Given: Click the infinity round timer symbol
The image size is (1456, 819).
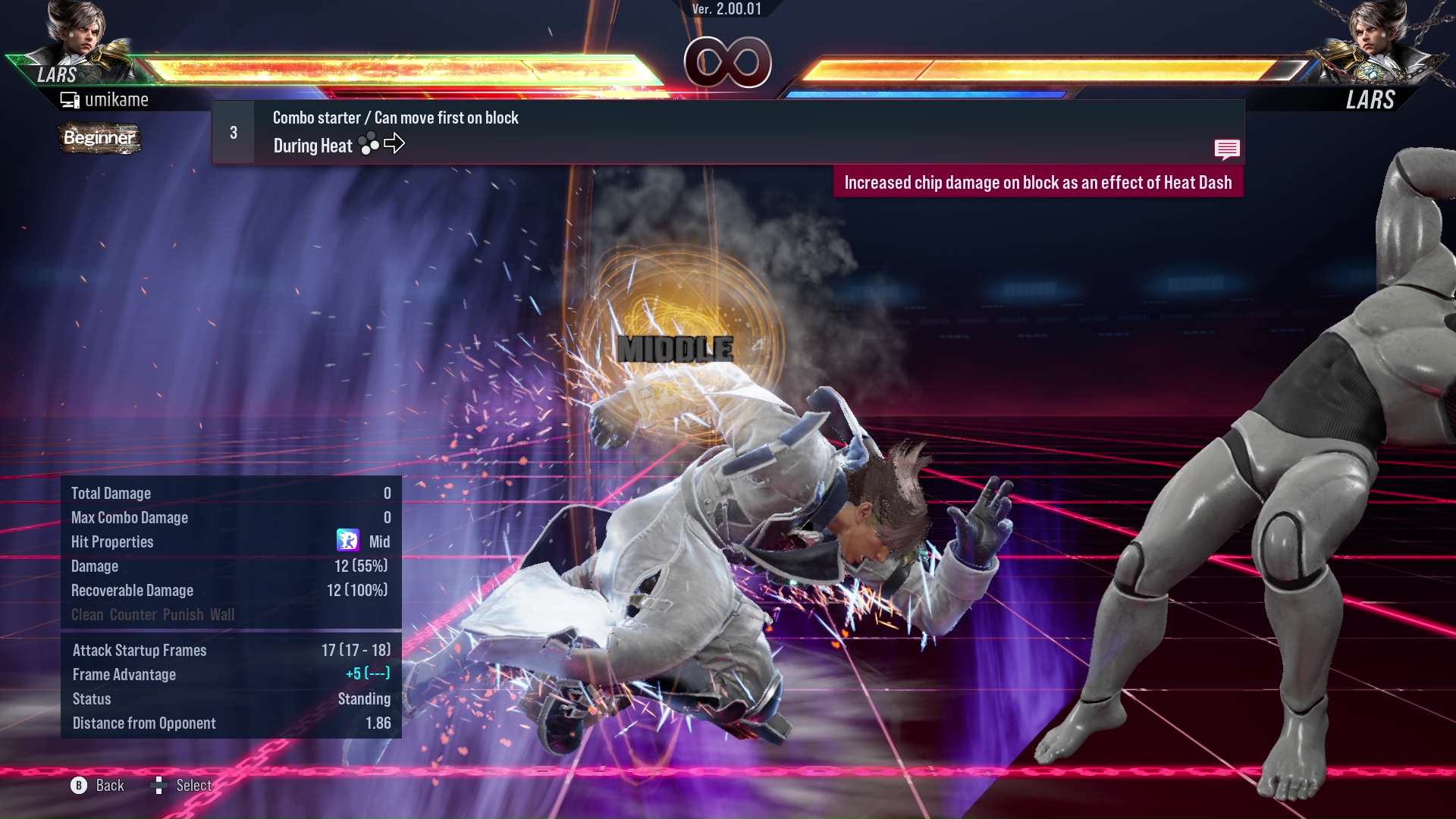Looking at the screenshot, I should pyautogui.click(x=726, y=64).
